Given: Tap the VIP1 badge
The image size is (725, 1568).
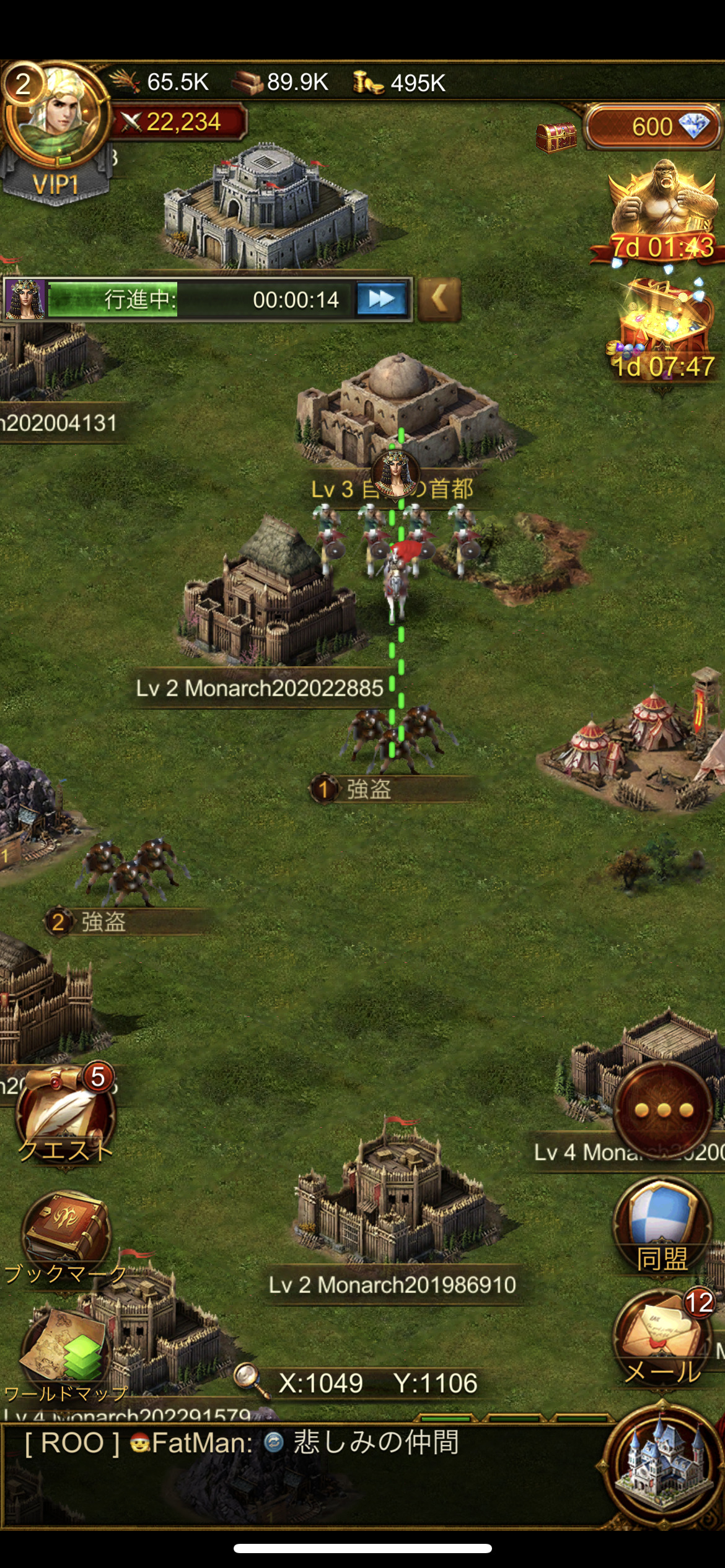Looking at the screenshot, I should [x=56, y=185].
